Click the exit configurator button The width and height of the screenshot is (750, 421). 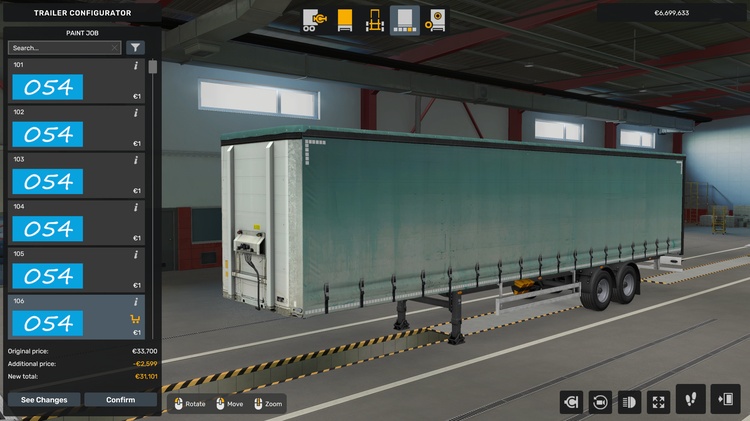pos(725,399)
